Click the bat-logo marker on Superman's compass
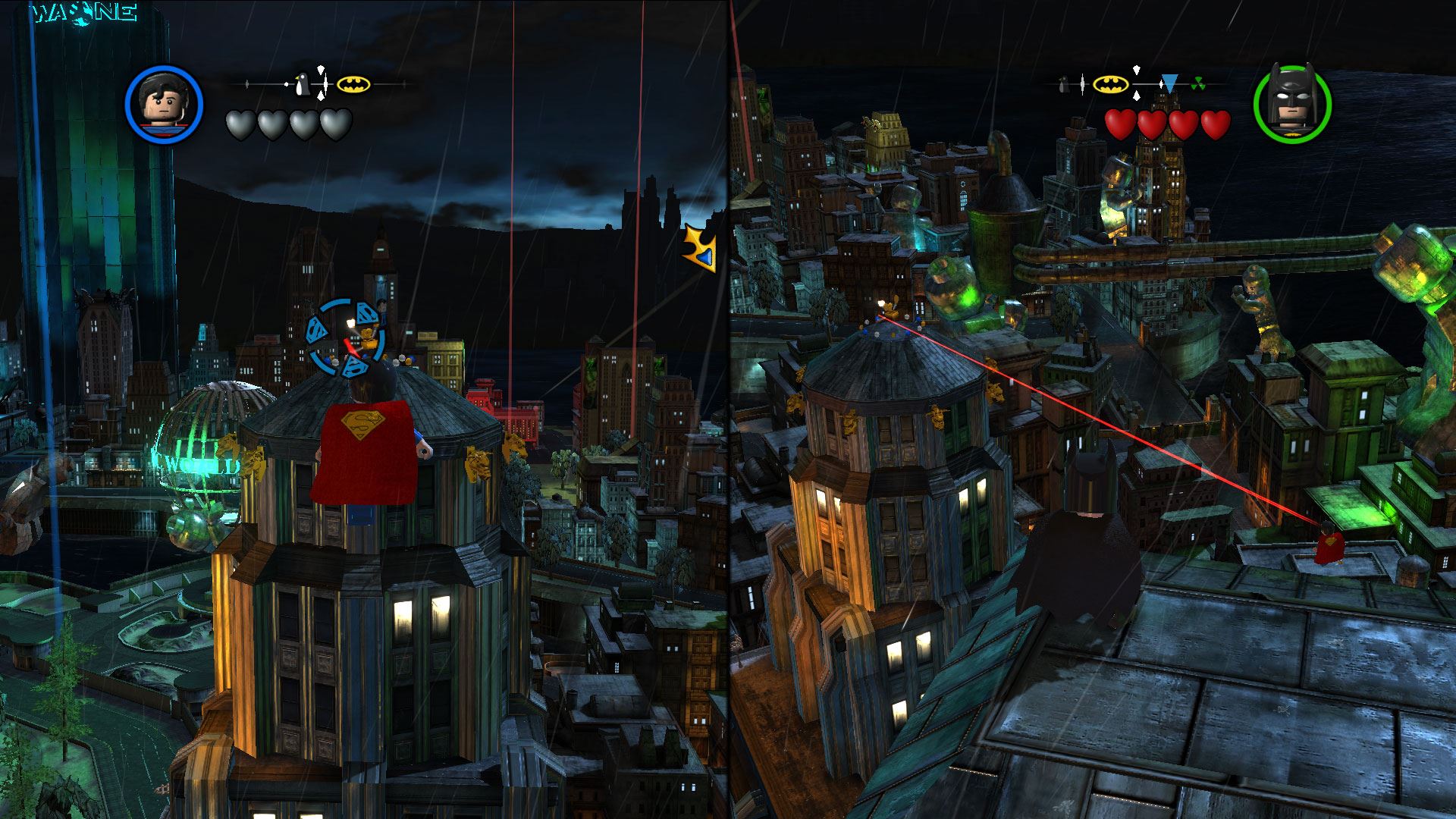Image resolution: width=1456 pixels, height=819 pixels. tap(353, 84)
